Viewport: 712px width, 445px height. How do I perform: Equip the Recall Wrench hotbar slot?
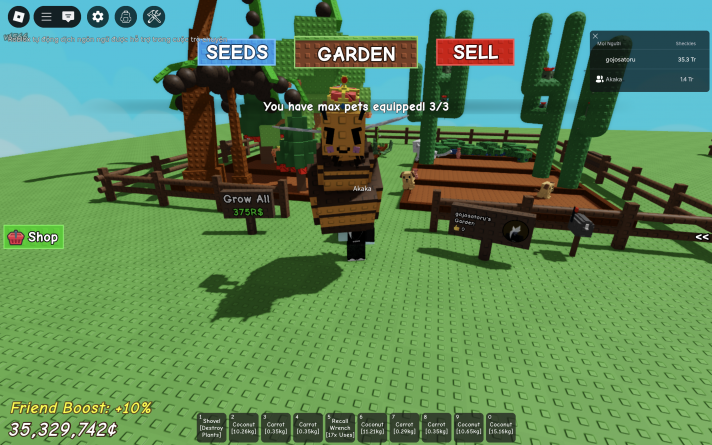click(339, 427)
